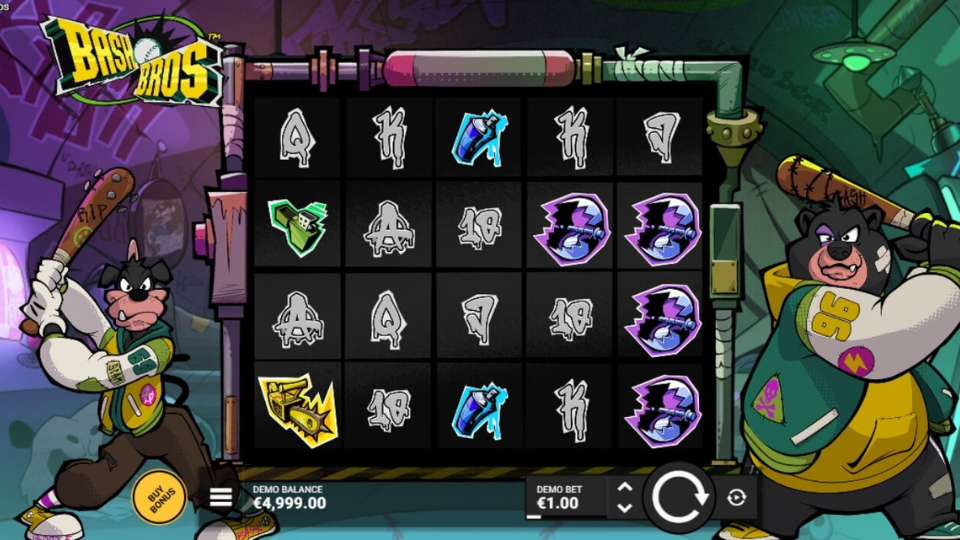Spin the reels
Screen dimensions: 960x540
pos(679,496)
